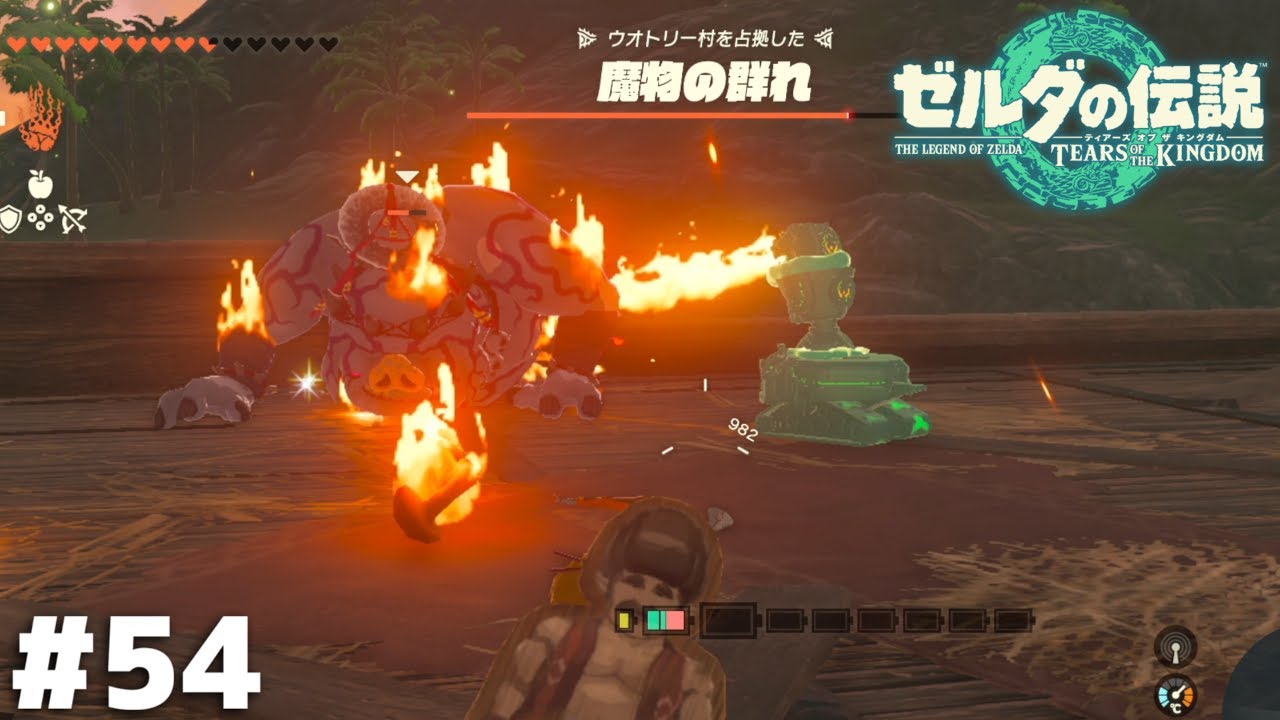
Task: Toggle the yellow Zonai battery cell
Action: [624, 622]
